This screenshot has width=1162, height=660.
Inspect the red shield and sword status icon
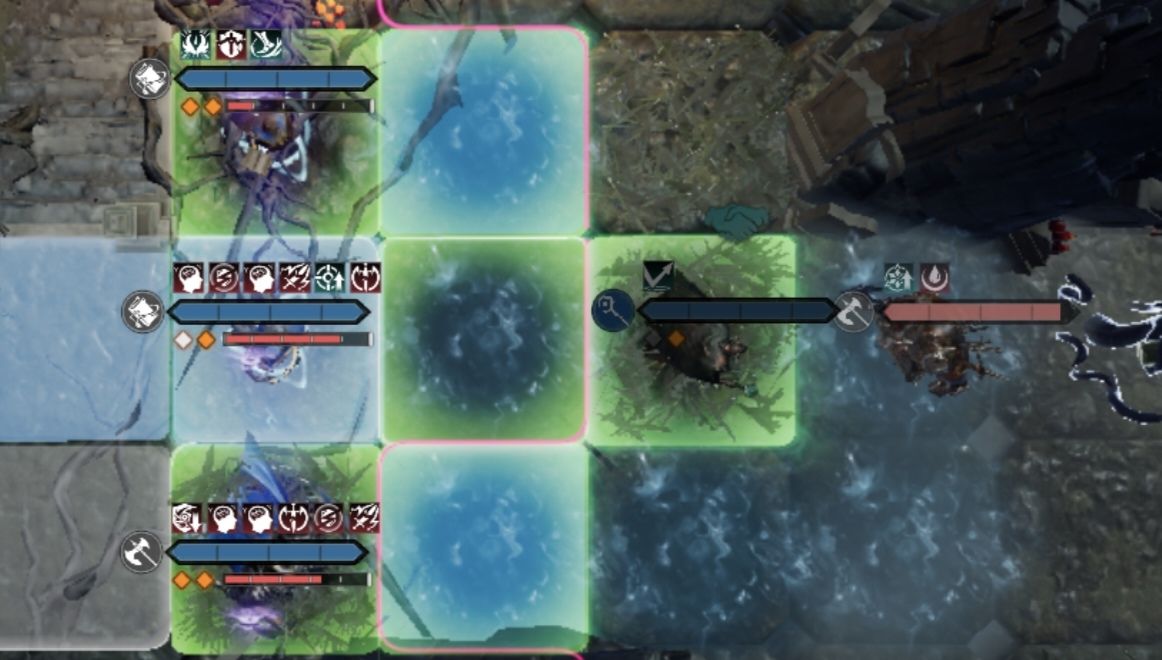pyautogui.click(x=231, y=44)
